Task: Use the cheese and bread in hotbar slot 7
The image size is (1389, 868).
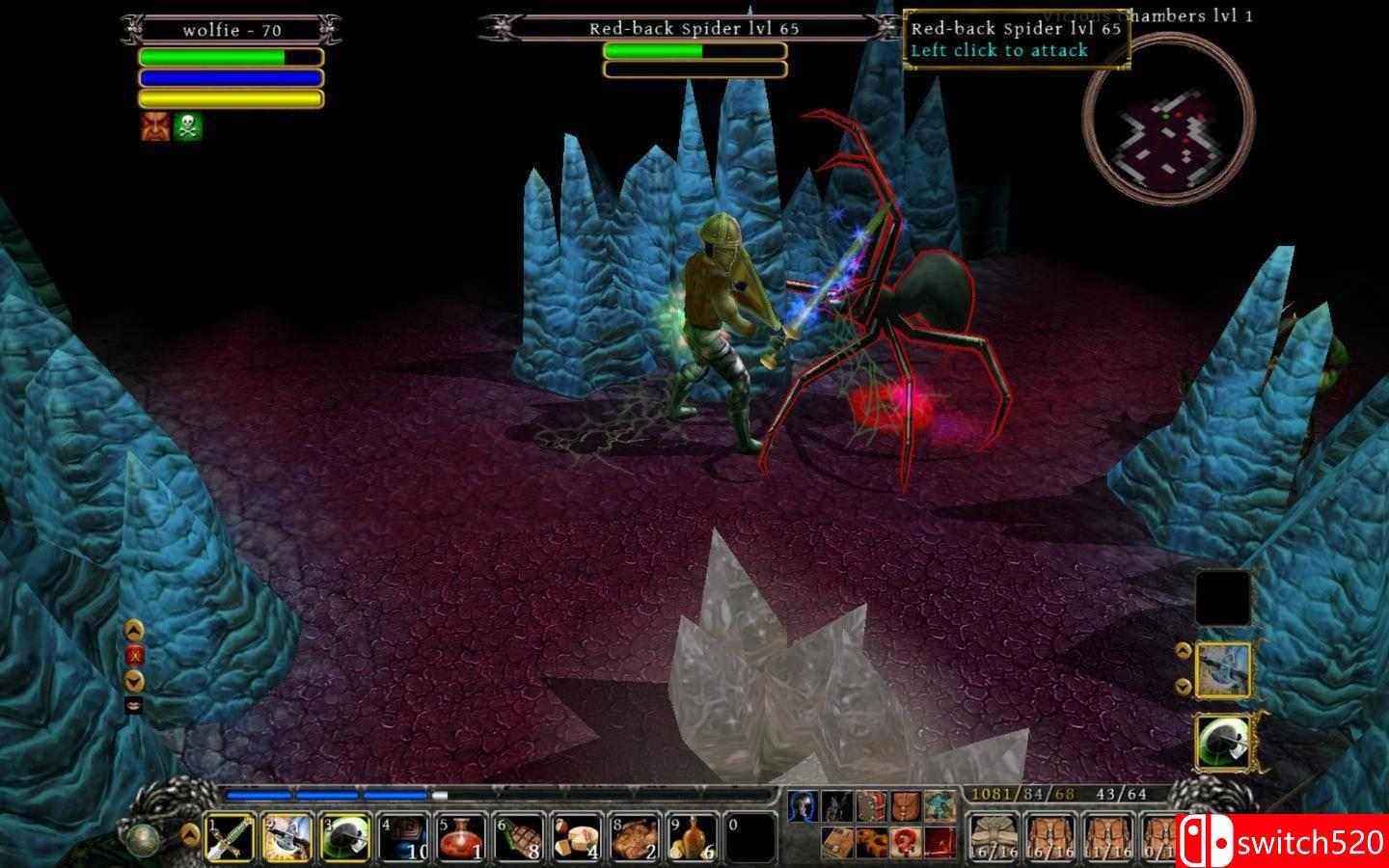Action: [x=578, y=837]
